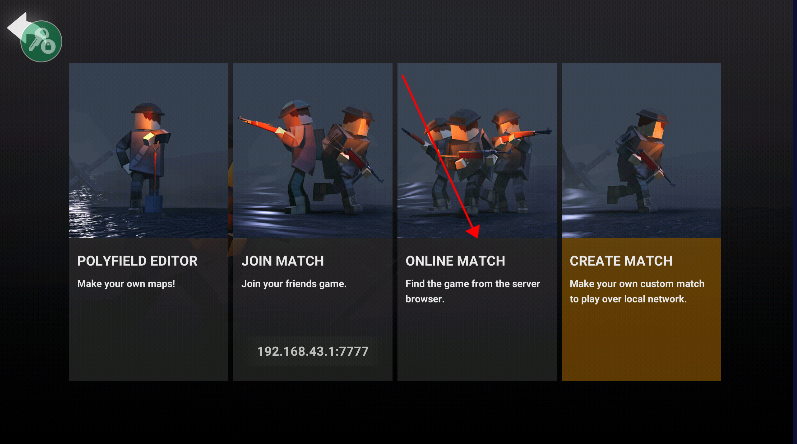Click the 192.168.43.1:7777 address field

tap(313, 351)
